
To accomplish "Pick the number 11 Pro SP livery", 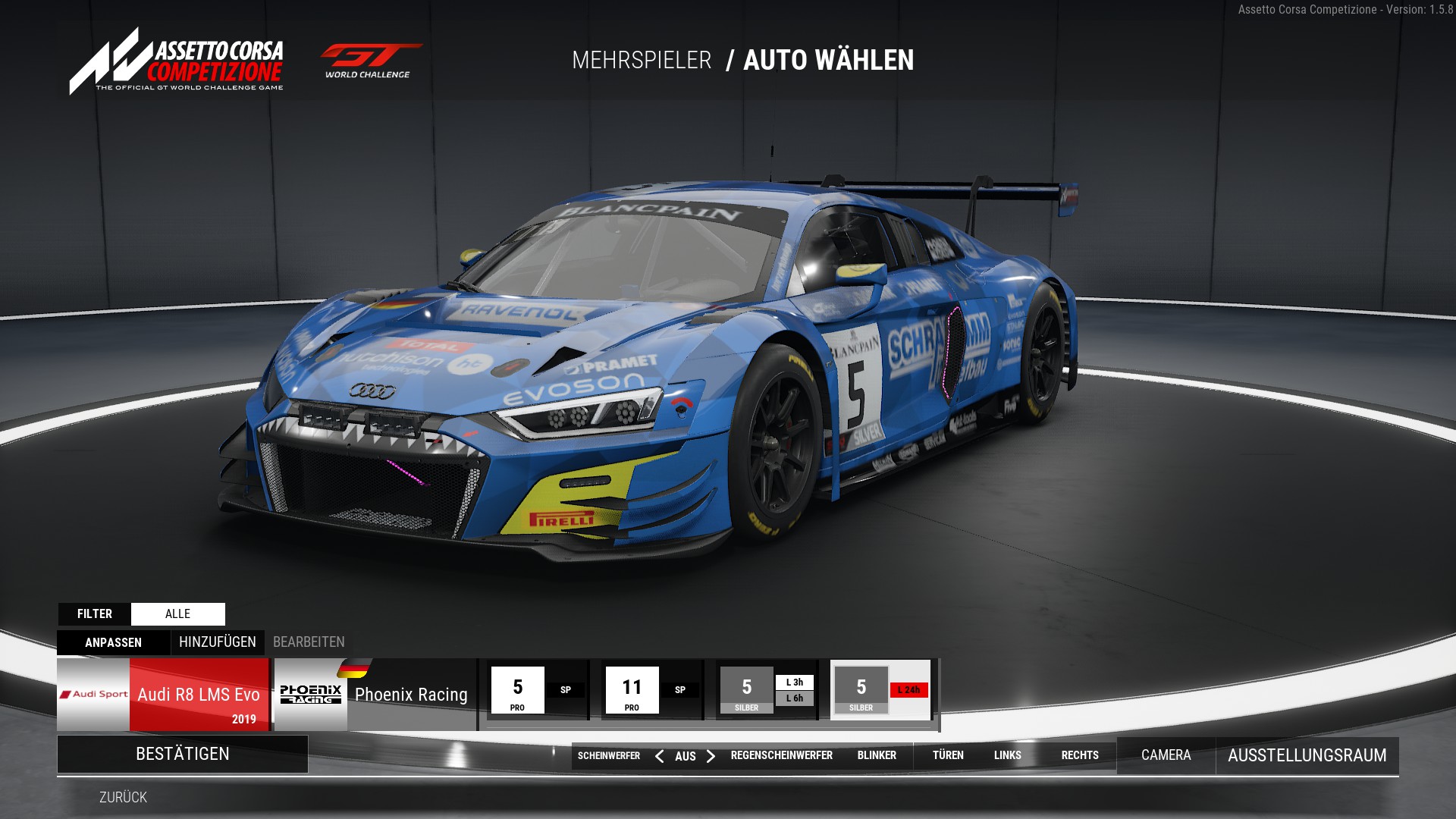I will [651, 690].
